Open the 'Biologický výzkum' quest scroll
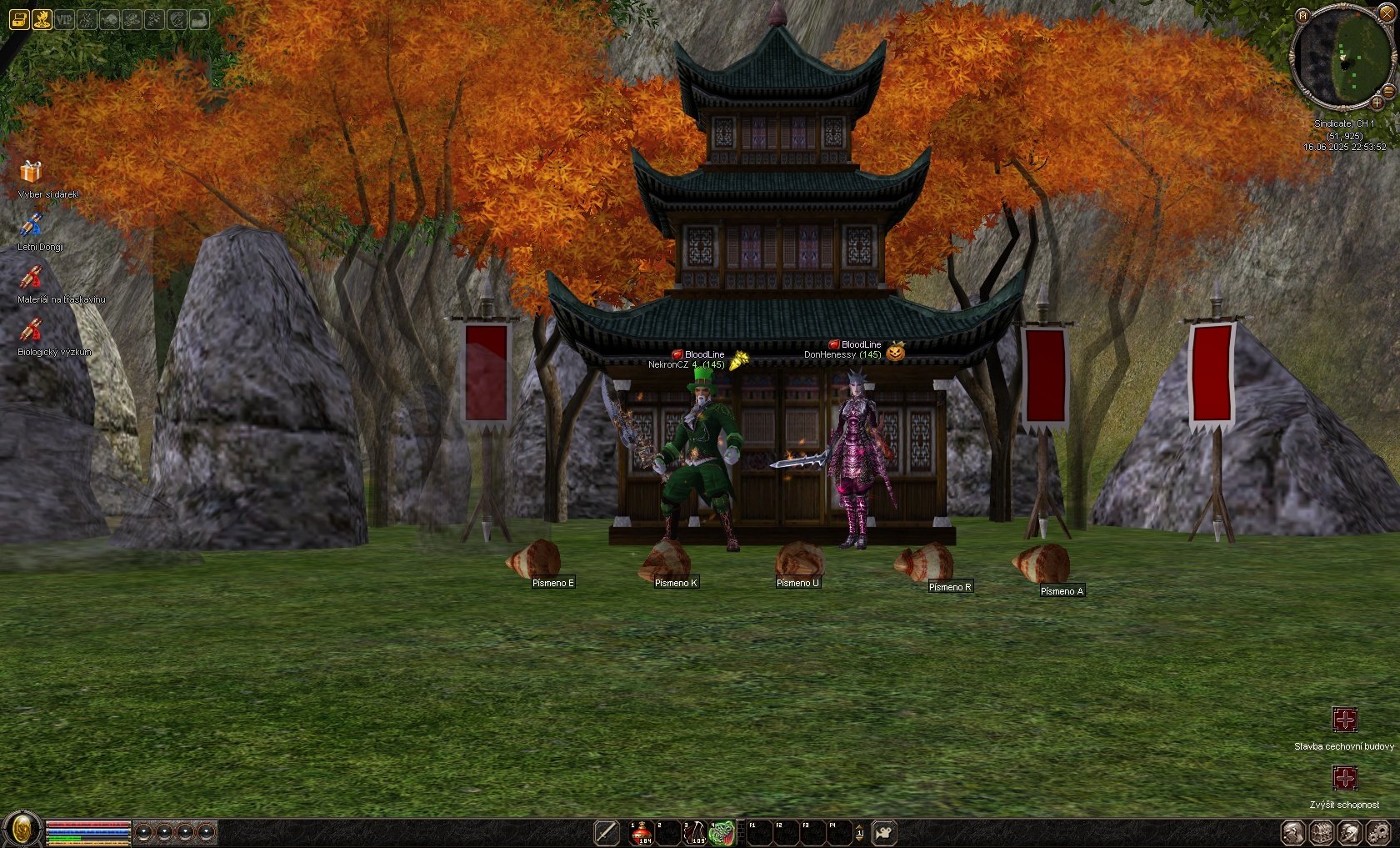The width and height of the screenshot is (1400, 848). coord(31,330)
